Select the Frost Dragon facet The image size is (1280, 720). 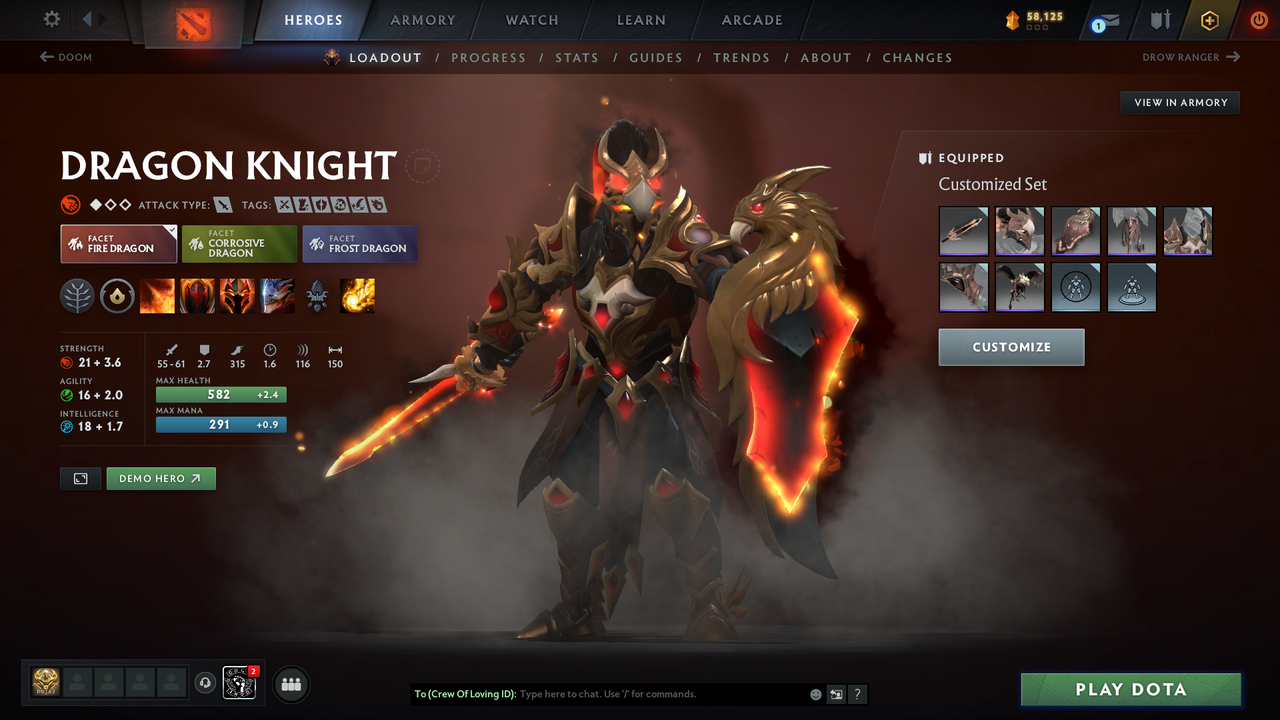[359, 243]
